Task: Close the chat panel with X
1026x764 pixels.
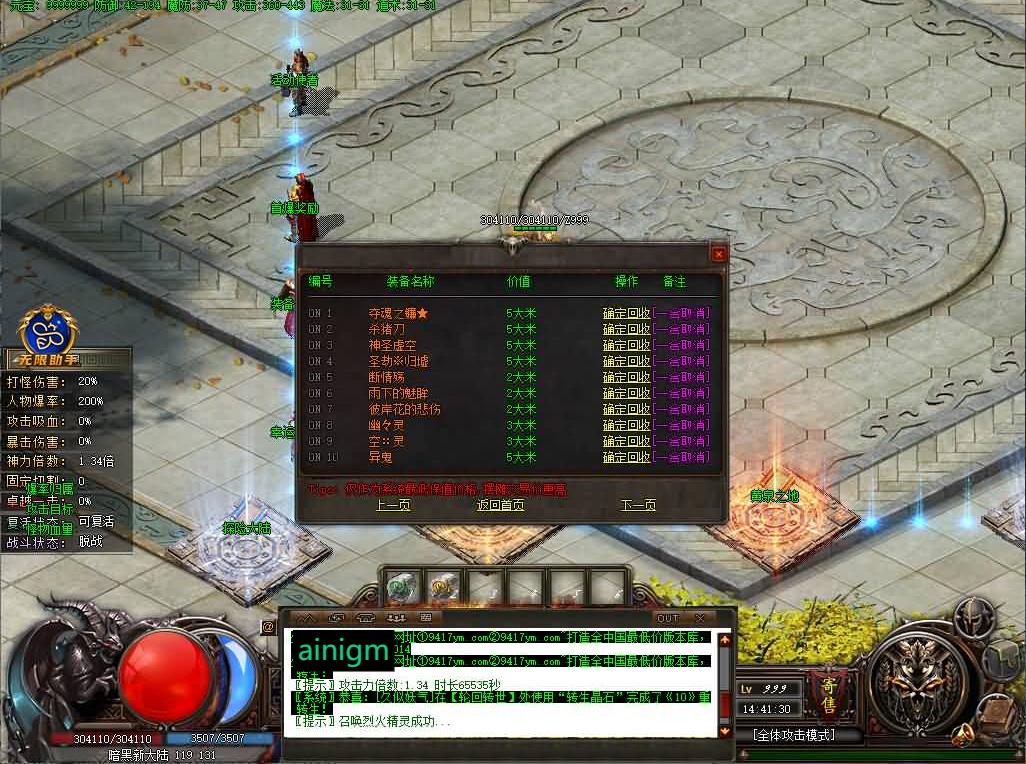Action: (699, 618)
